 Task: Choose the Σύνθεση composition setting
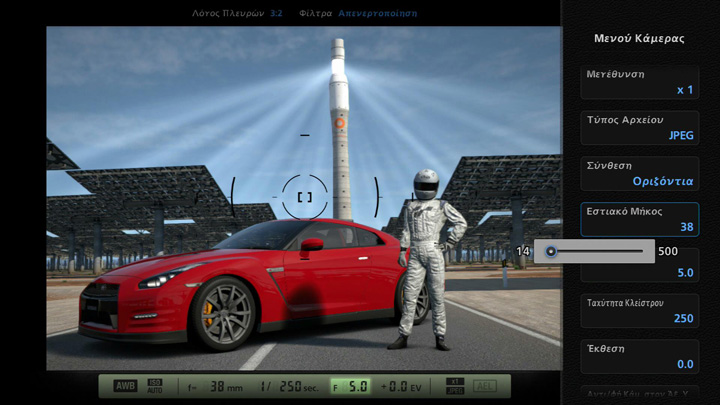(640, 173)
